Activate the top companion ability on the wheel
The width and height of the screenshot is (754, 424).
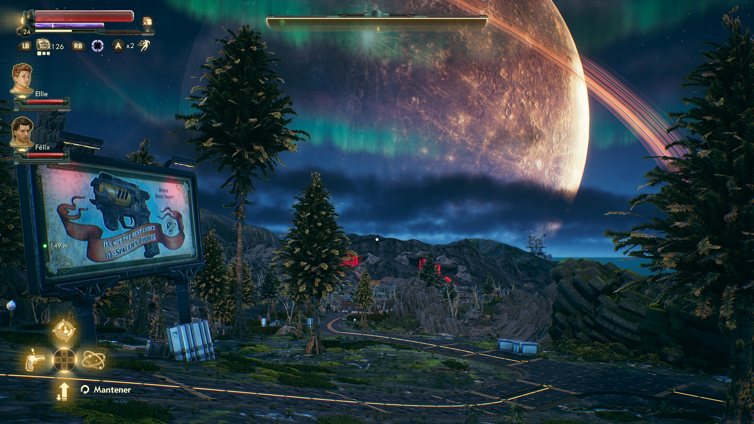pos(64,331)
